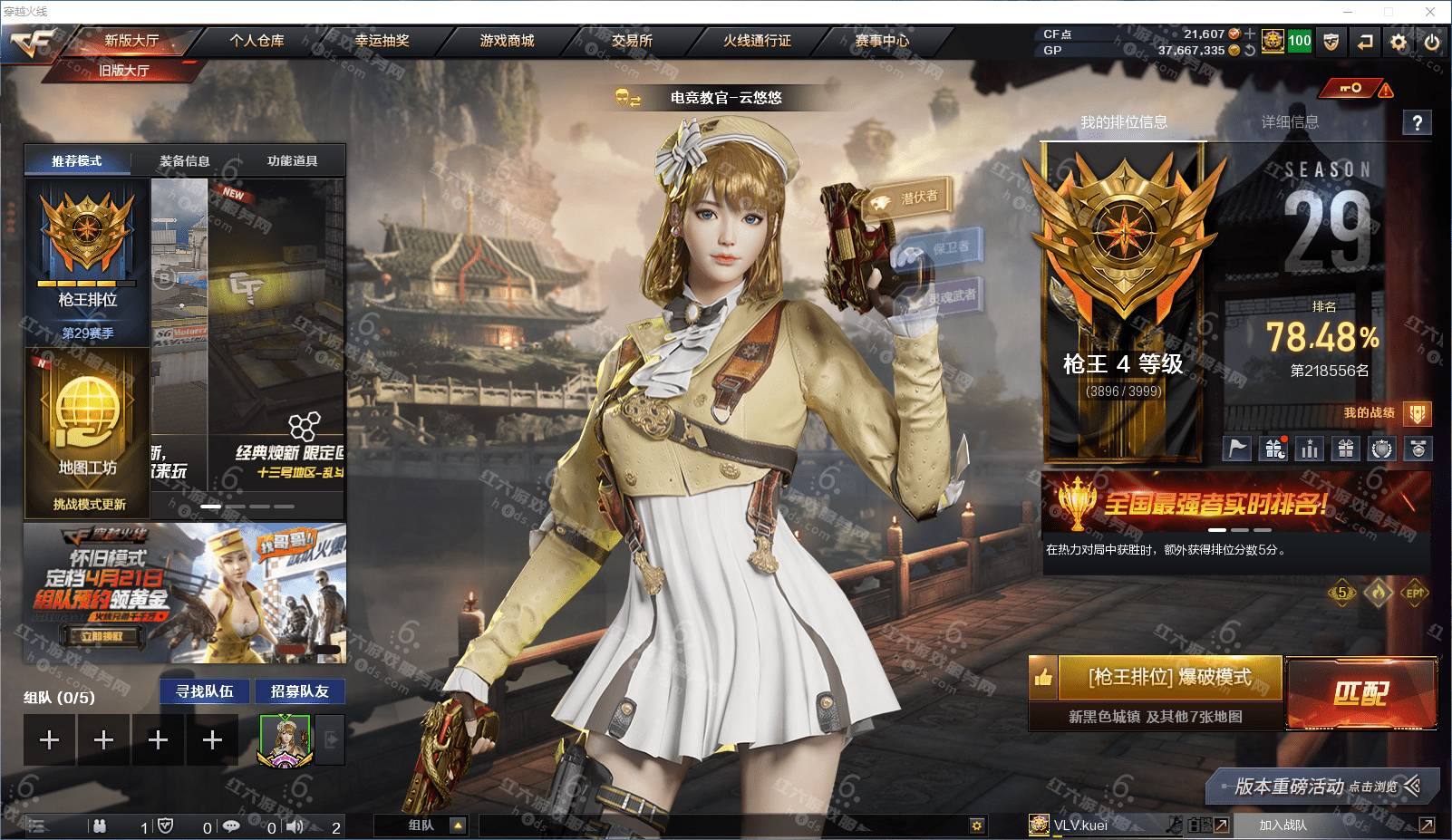Go to 游戏商城 game shop

point(507,41)
